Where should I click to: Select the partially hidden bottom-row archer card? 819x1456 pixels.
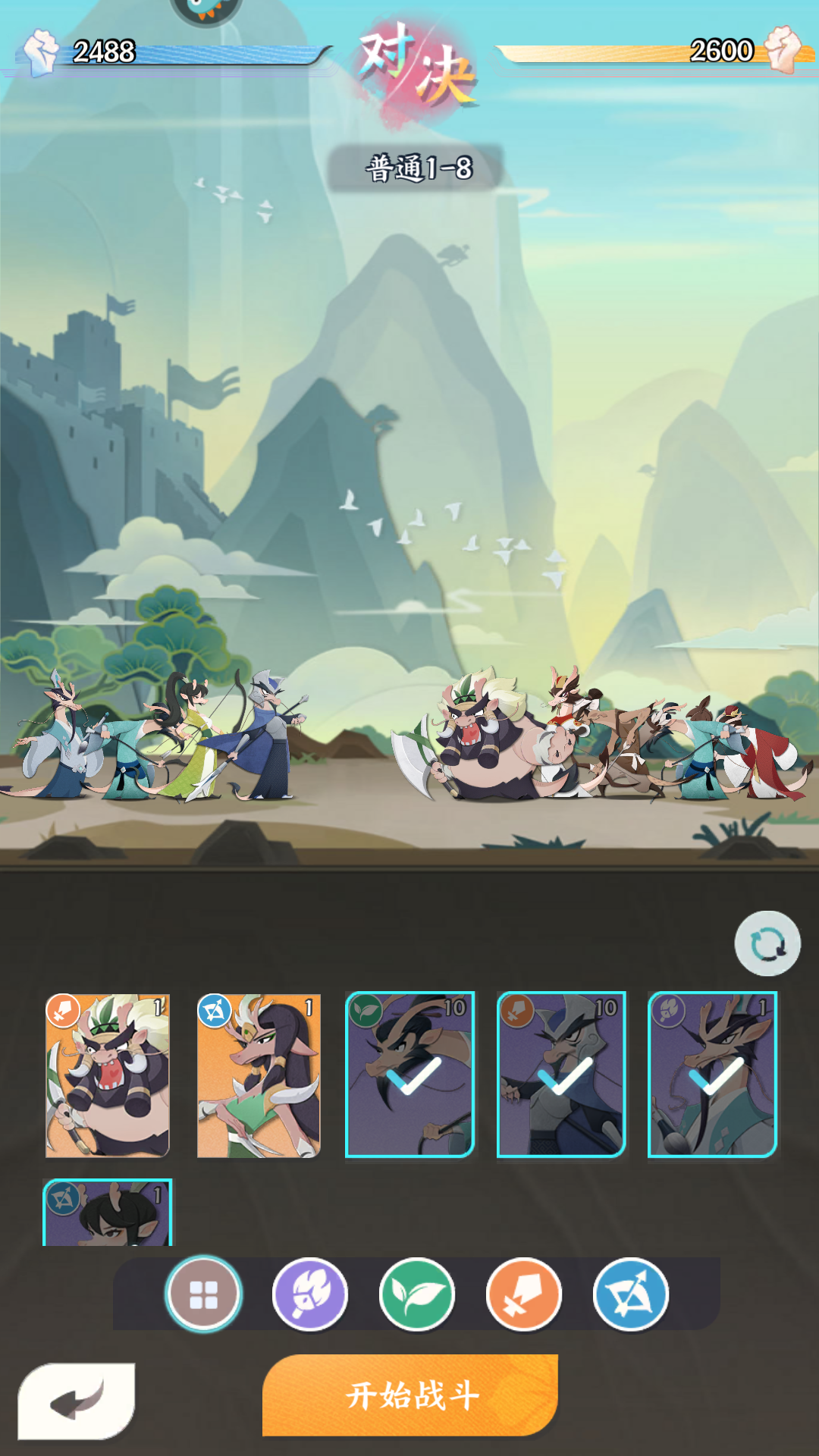108,1213
